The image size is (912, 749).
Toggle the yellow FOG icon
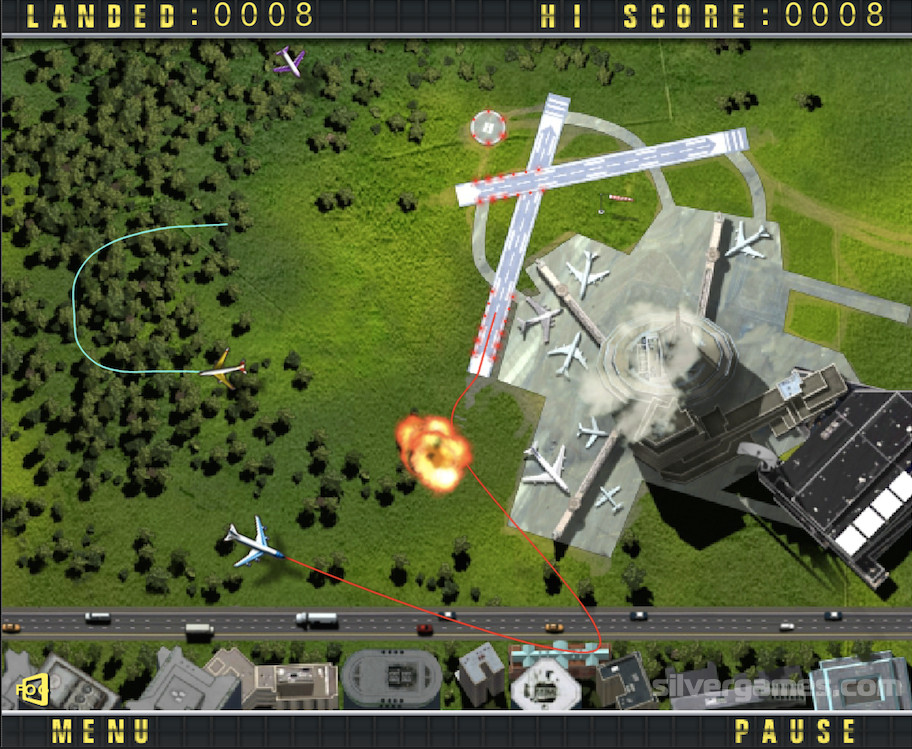pos(33,688)
